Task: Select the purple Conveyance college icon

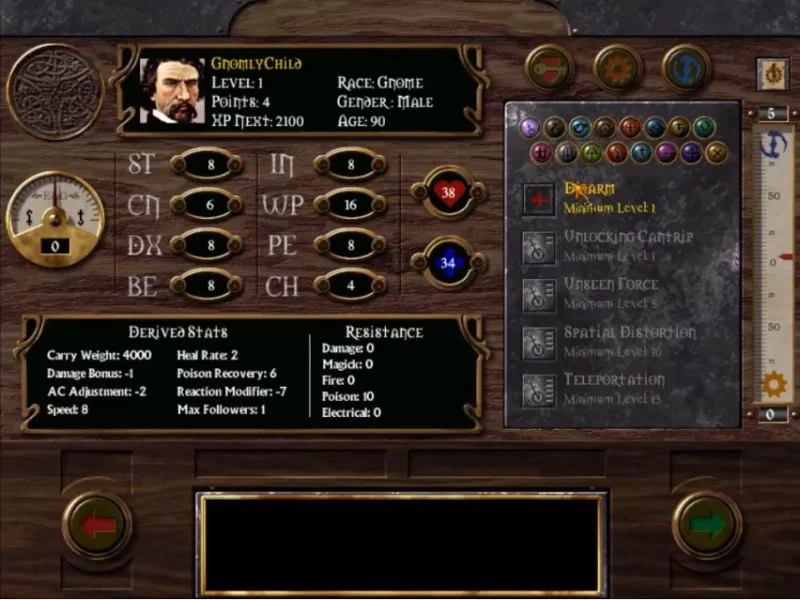Action: [530, 127]
